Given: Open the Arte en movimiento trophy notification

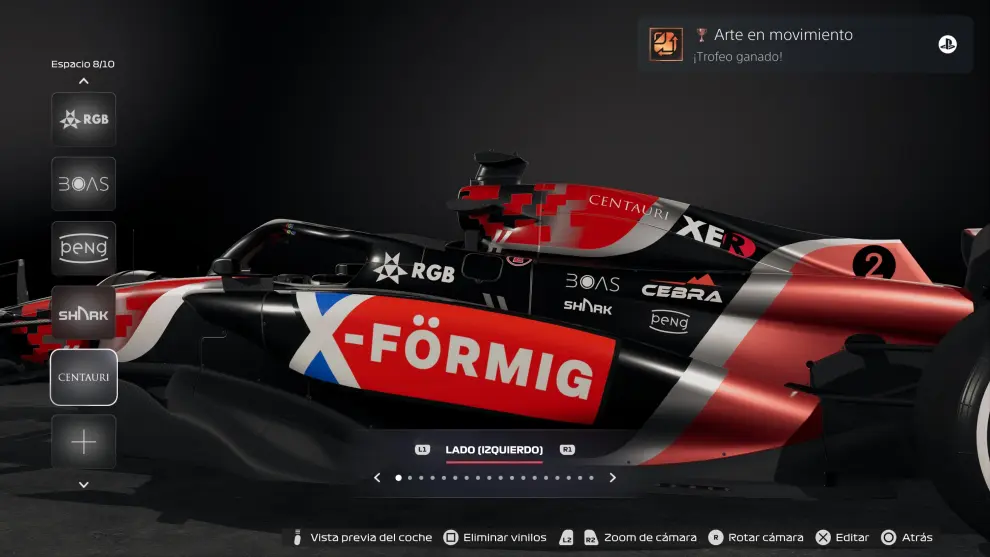Looking at the screenshot, I should click(x=805, y=44).
